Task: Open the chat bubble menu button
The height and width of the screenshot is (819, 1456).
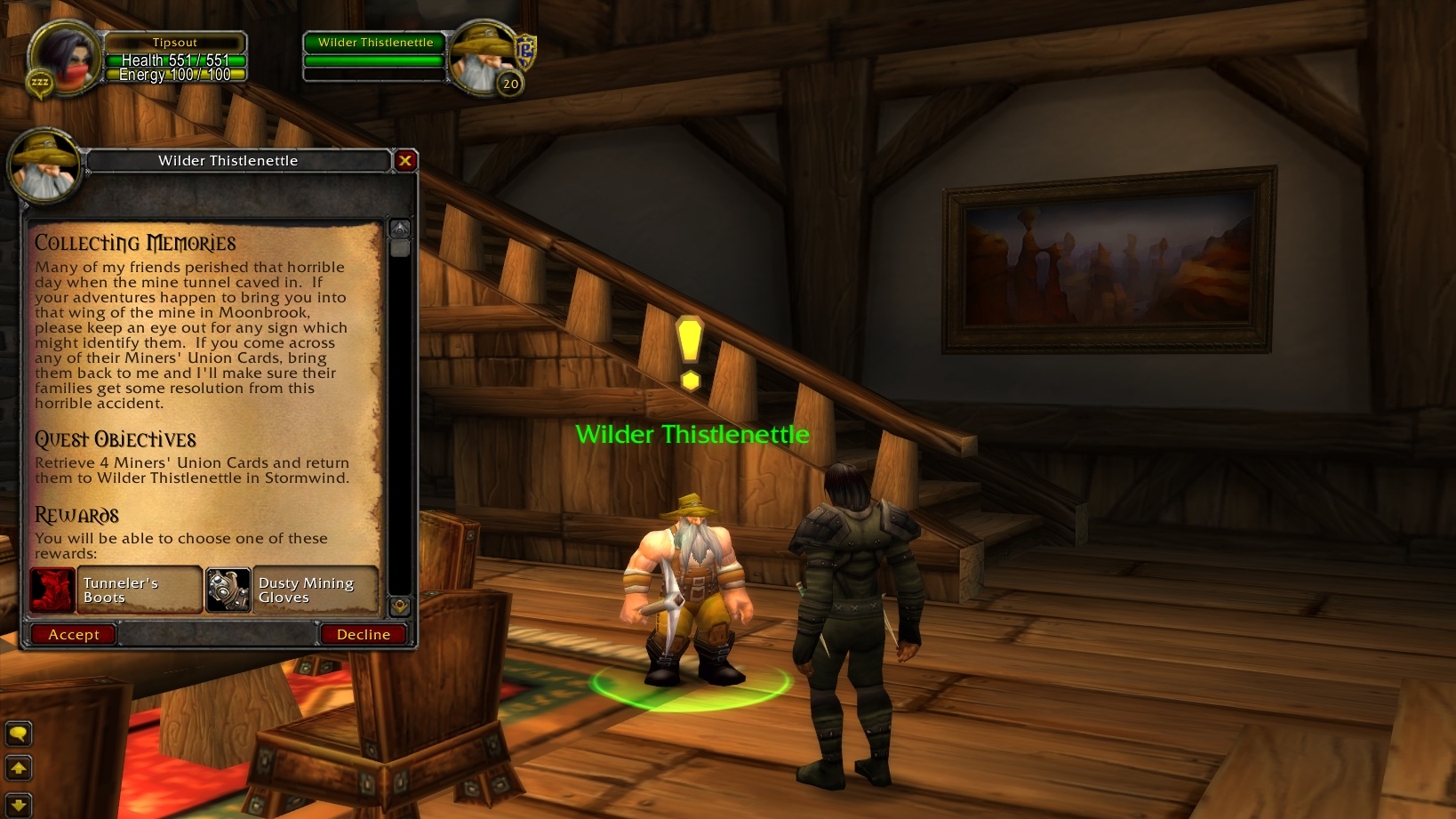Action: [18, 734]
